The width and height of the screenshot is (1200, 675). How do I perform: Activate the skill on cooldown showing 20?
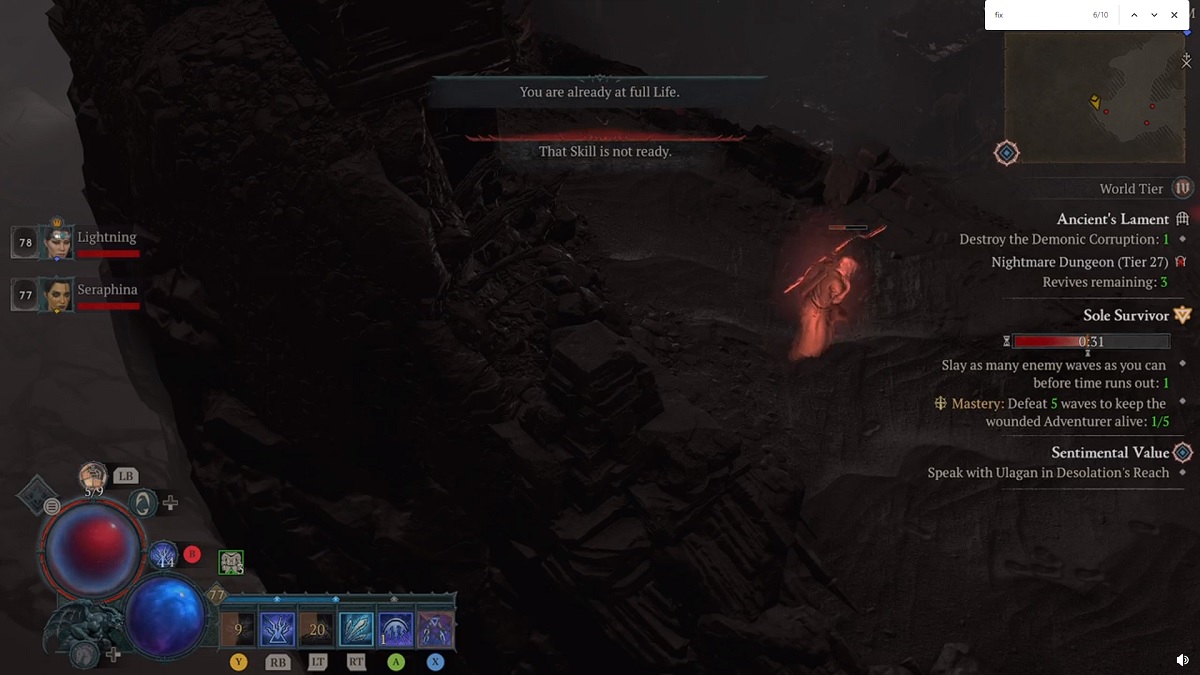click(x=317, y=629)
